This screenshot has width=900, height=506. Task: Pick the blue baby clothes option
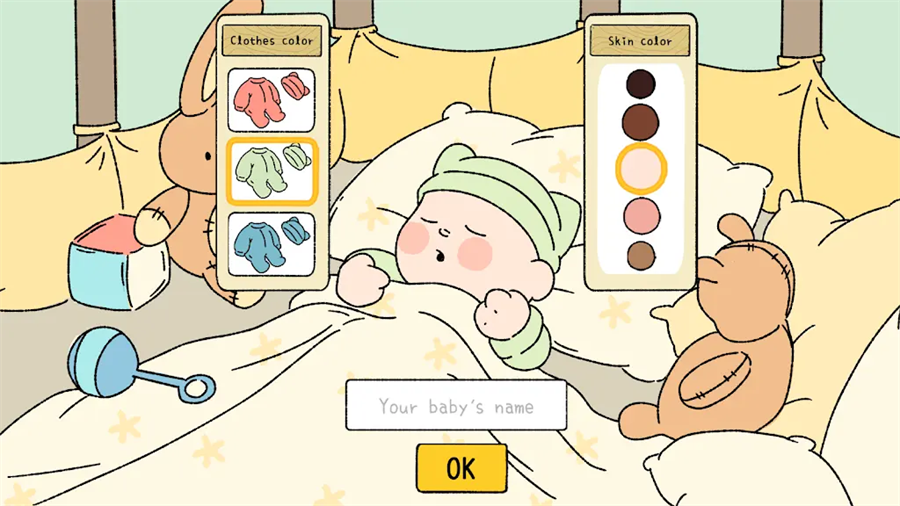(271, 243)
